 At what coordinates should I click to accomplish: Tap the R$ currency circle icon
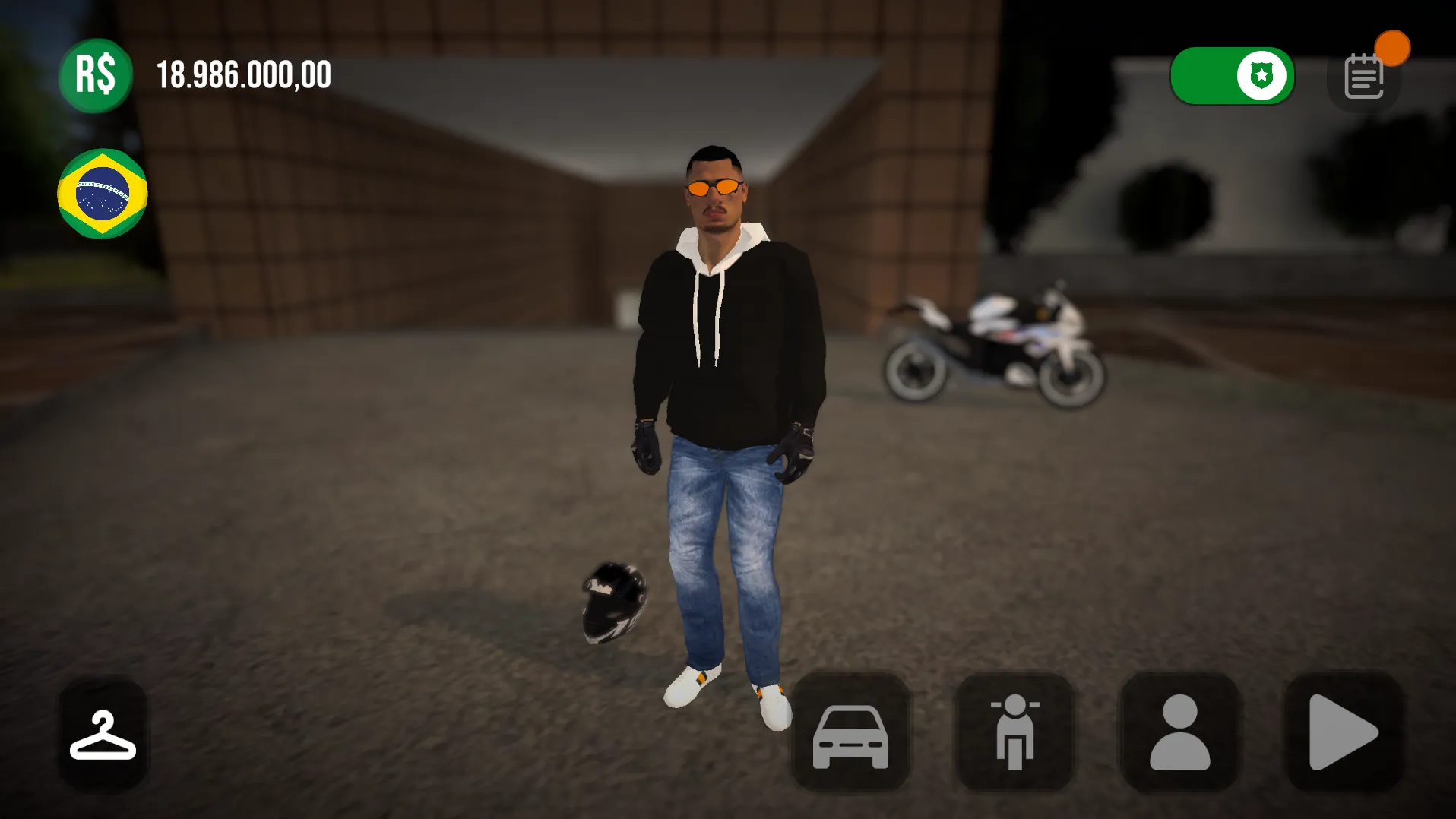click(95, 75)
